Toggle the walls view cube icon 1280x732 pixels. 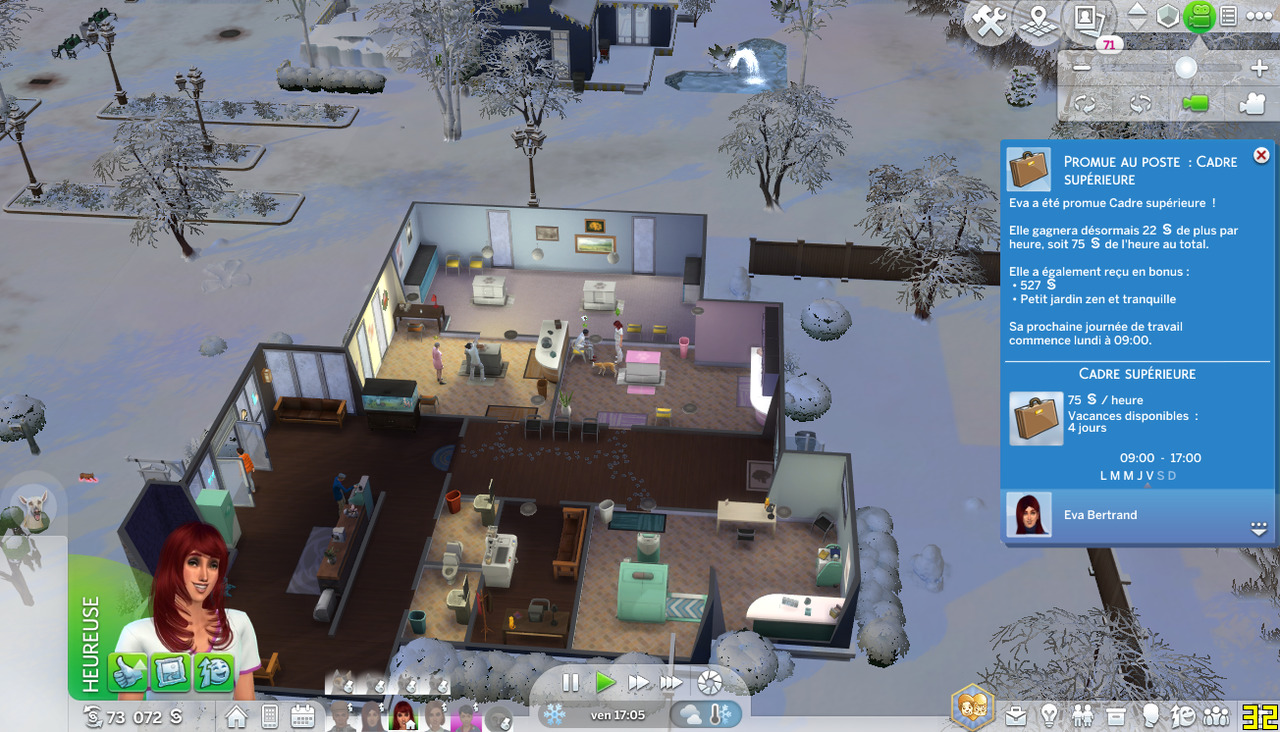(1167, 16)
